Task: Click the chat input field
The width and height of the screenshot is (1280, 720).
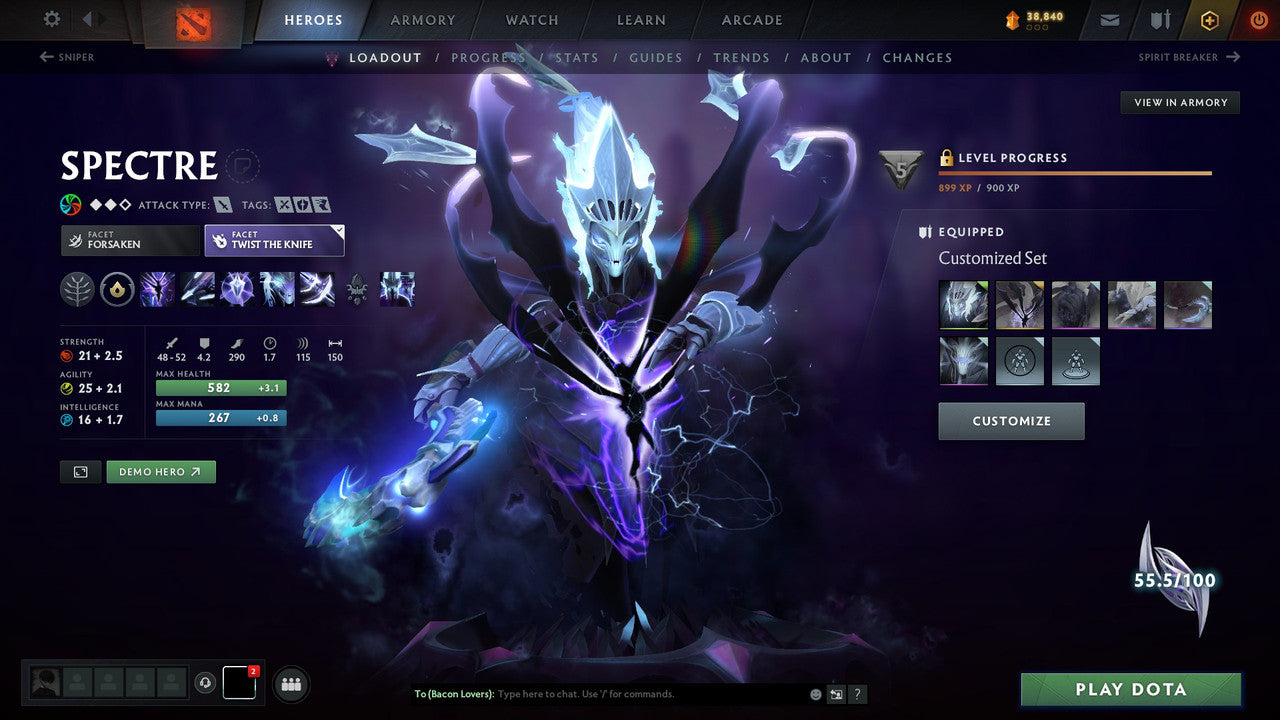Action: (600, 693)
